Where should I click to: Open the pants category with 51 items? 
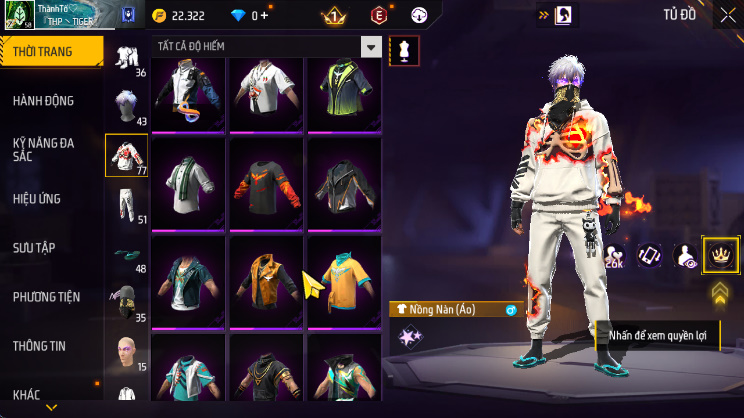tap(126, 204)
